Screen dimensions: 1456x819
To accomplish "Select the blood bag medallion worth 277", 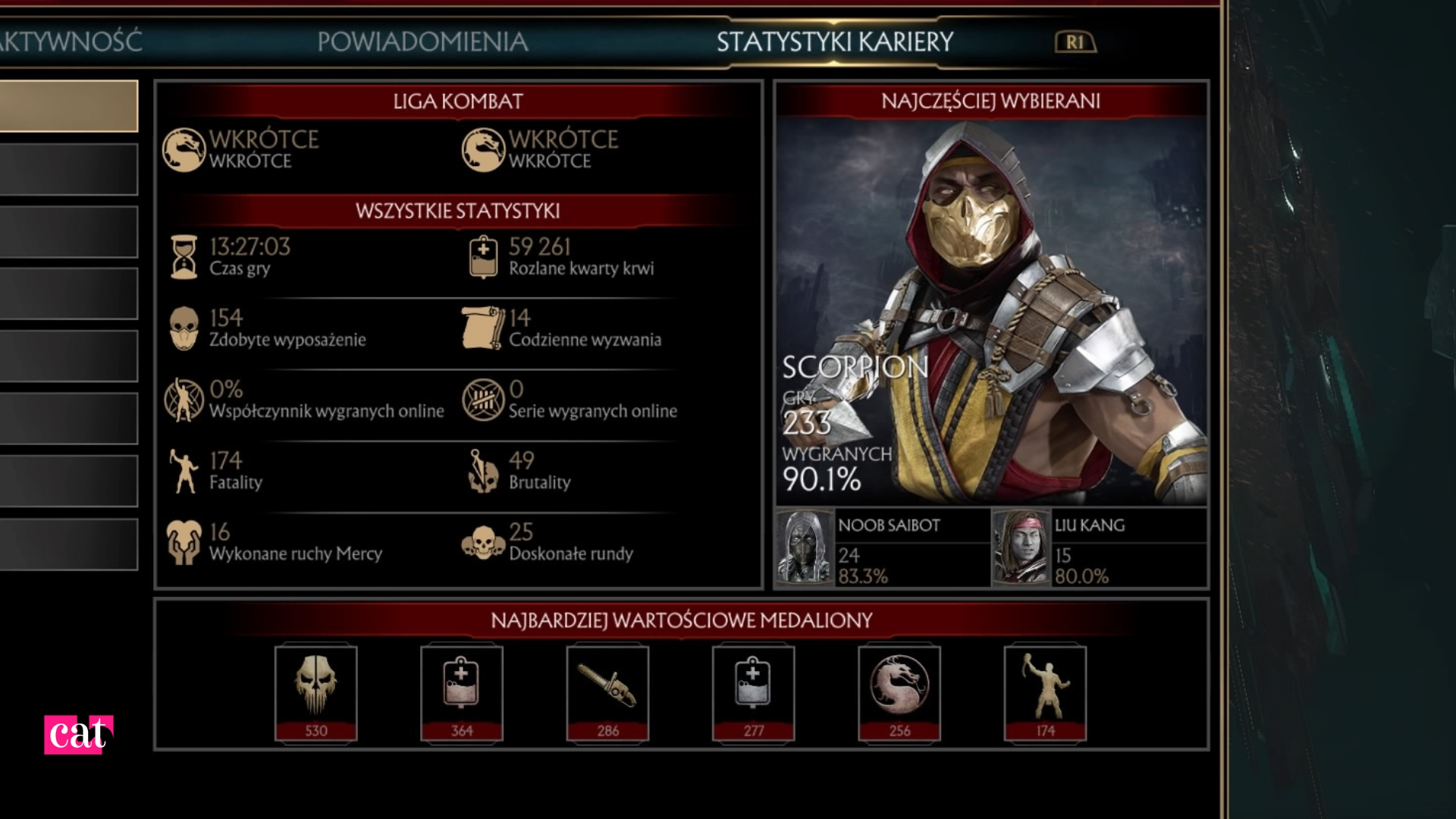I will [753, 693].
